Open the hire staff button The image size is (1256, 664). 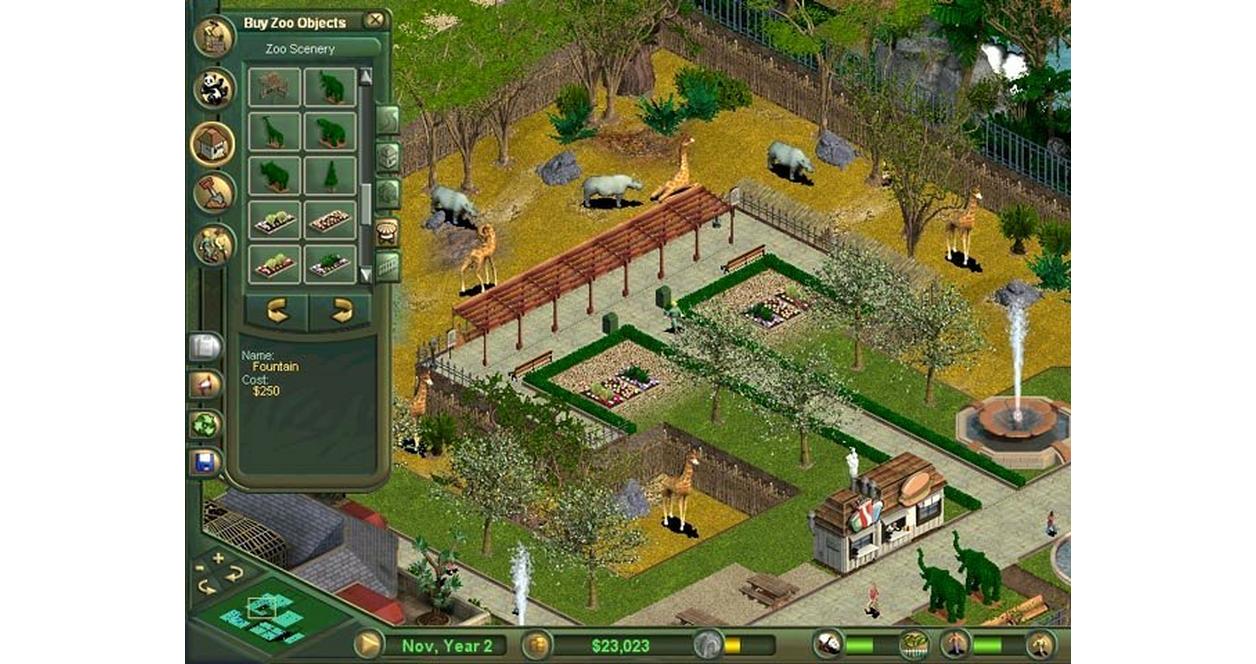(213, 244)
